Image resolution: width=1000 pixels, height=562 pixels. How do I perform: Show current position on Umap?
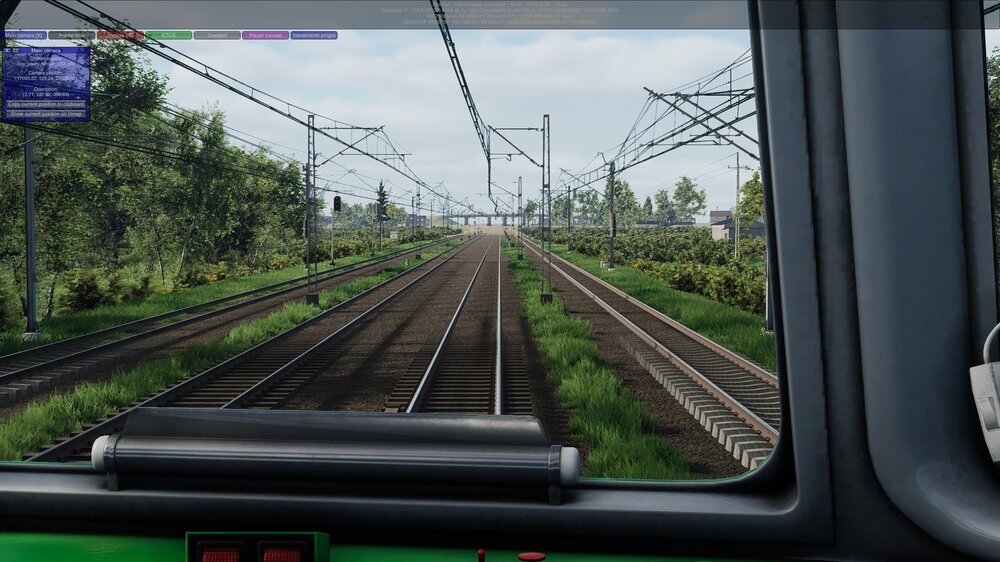46,114
